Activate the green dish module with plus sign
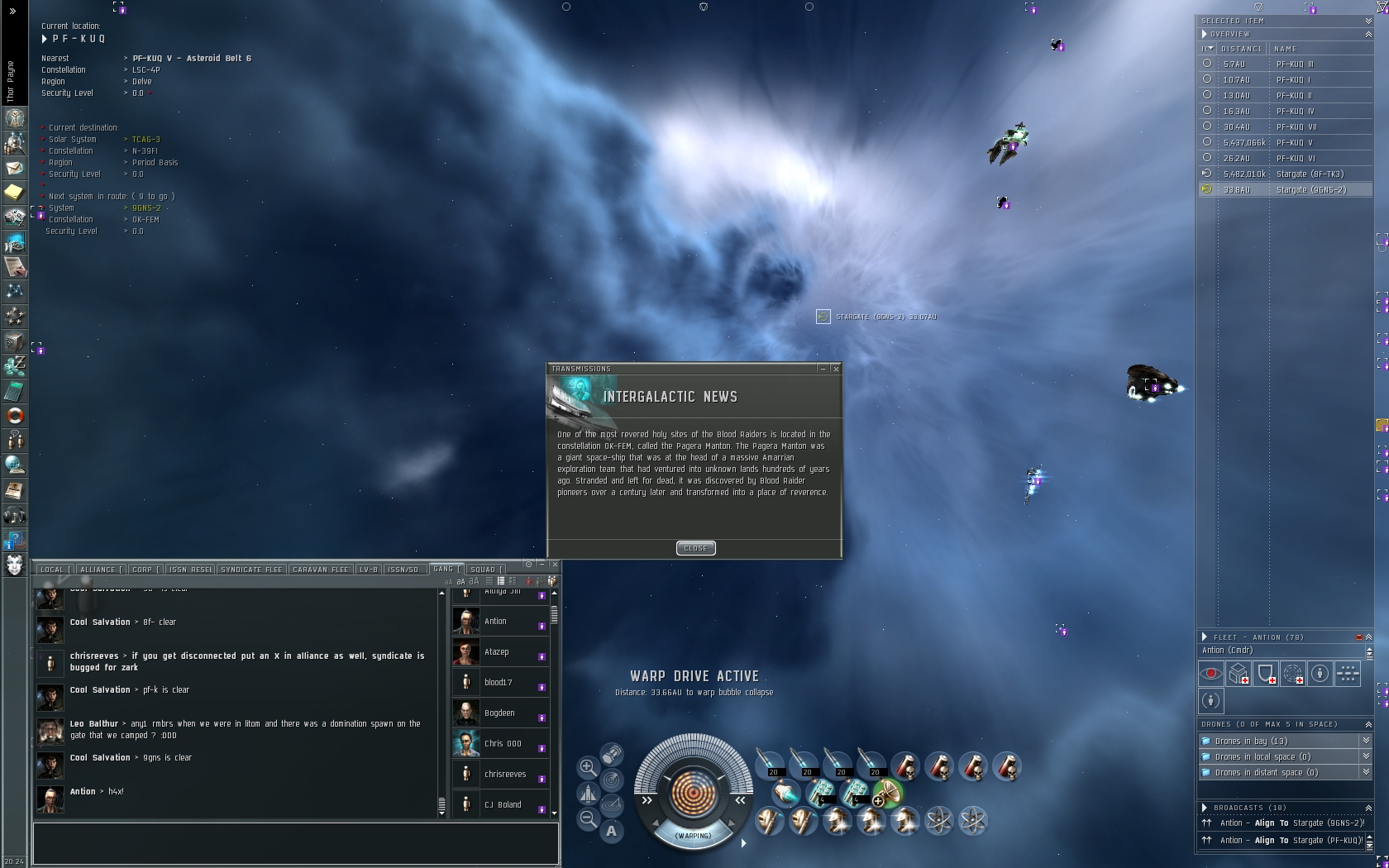The width and height of the screenshot is (1389, 868). (887, 793)
